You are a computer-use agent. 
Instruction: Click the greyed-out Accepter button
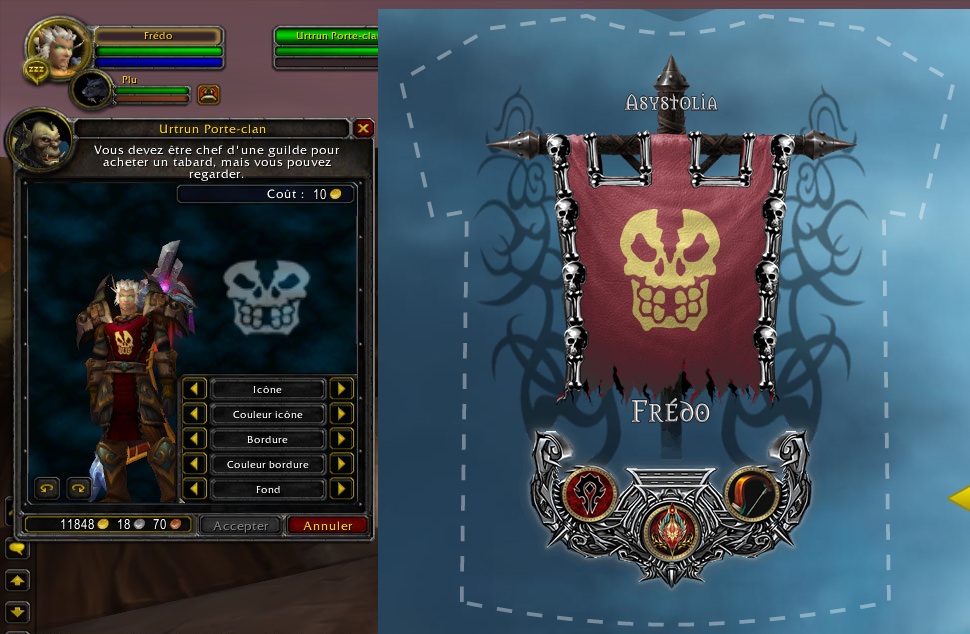pos(241,525)
